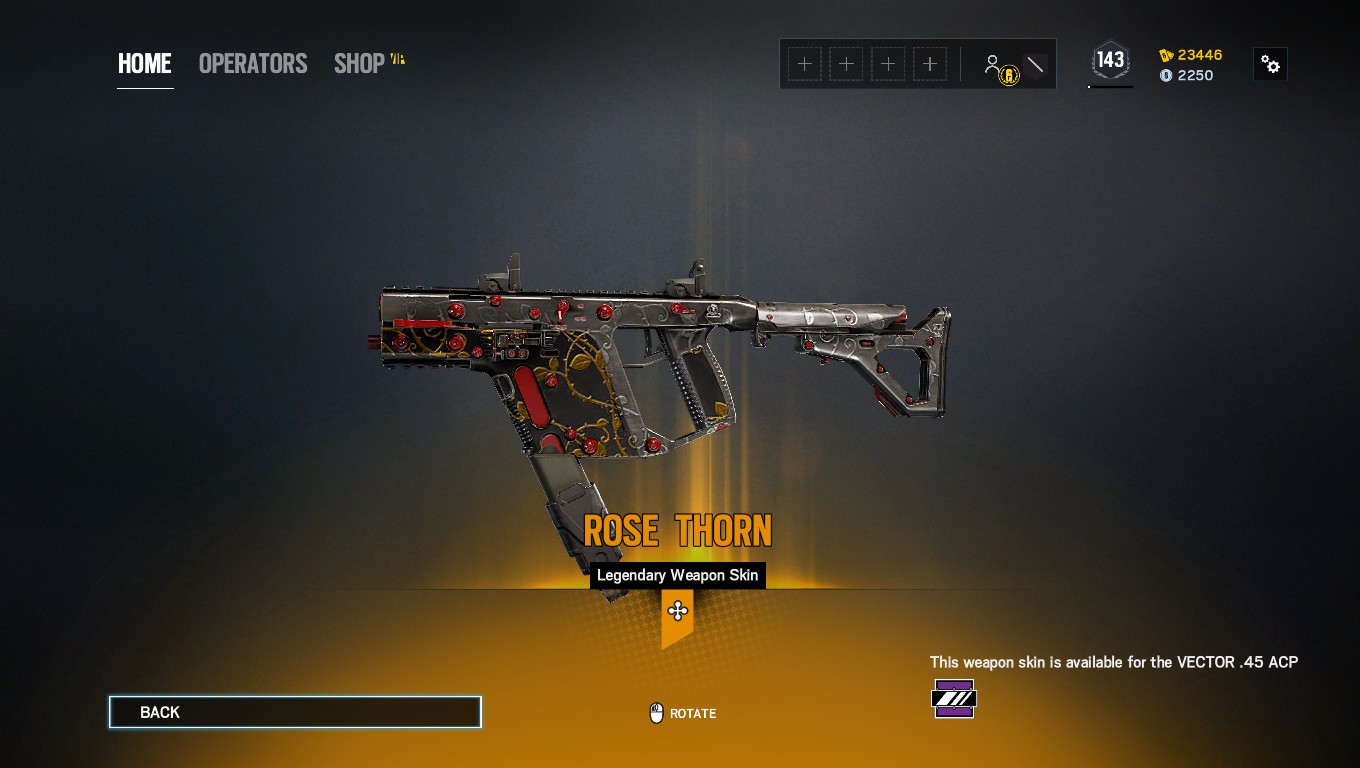Select the first empty squad slot
The height and width of the screenshot is (768, 1360).
804,63
